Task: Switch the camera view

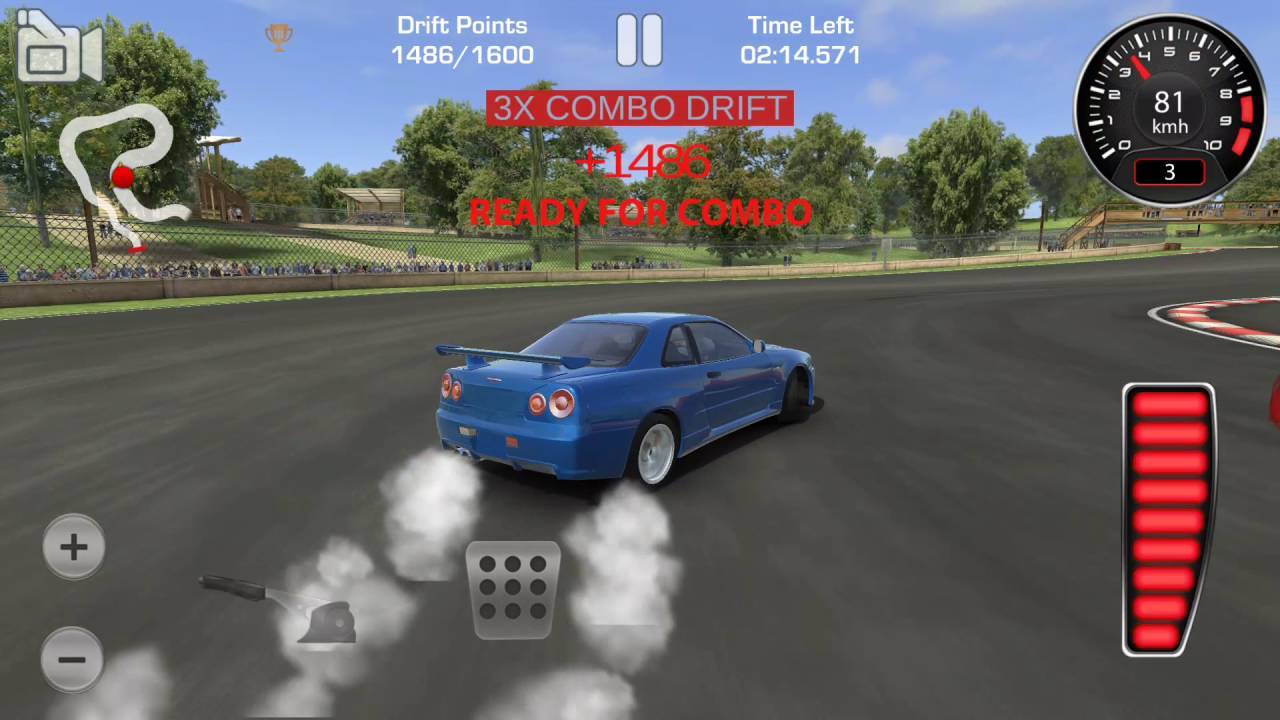Action: click(59, 48)
